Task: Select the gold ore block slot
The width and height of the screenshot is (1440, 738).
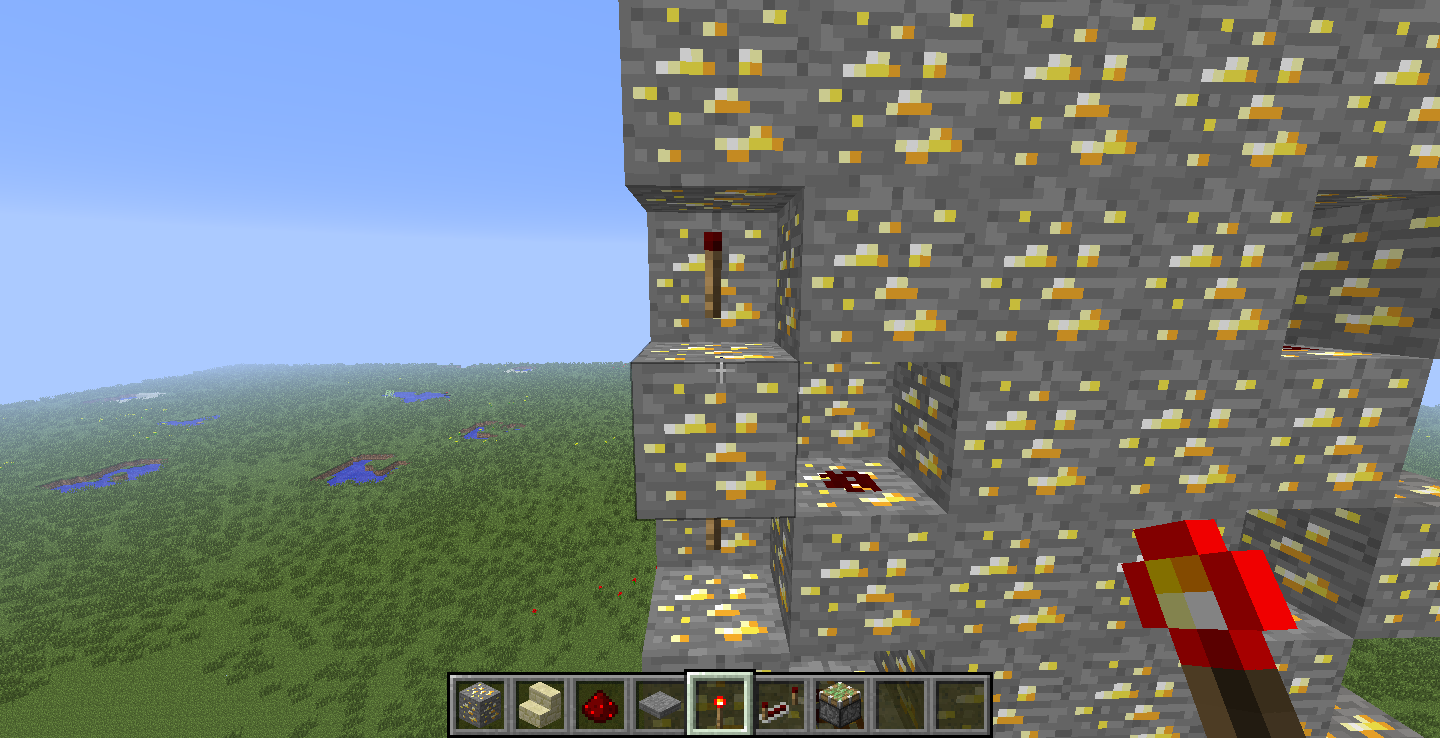Action: (479, 704)
